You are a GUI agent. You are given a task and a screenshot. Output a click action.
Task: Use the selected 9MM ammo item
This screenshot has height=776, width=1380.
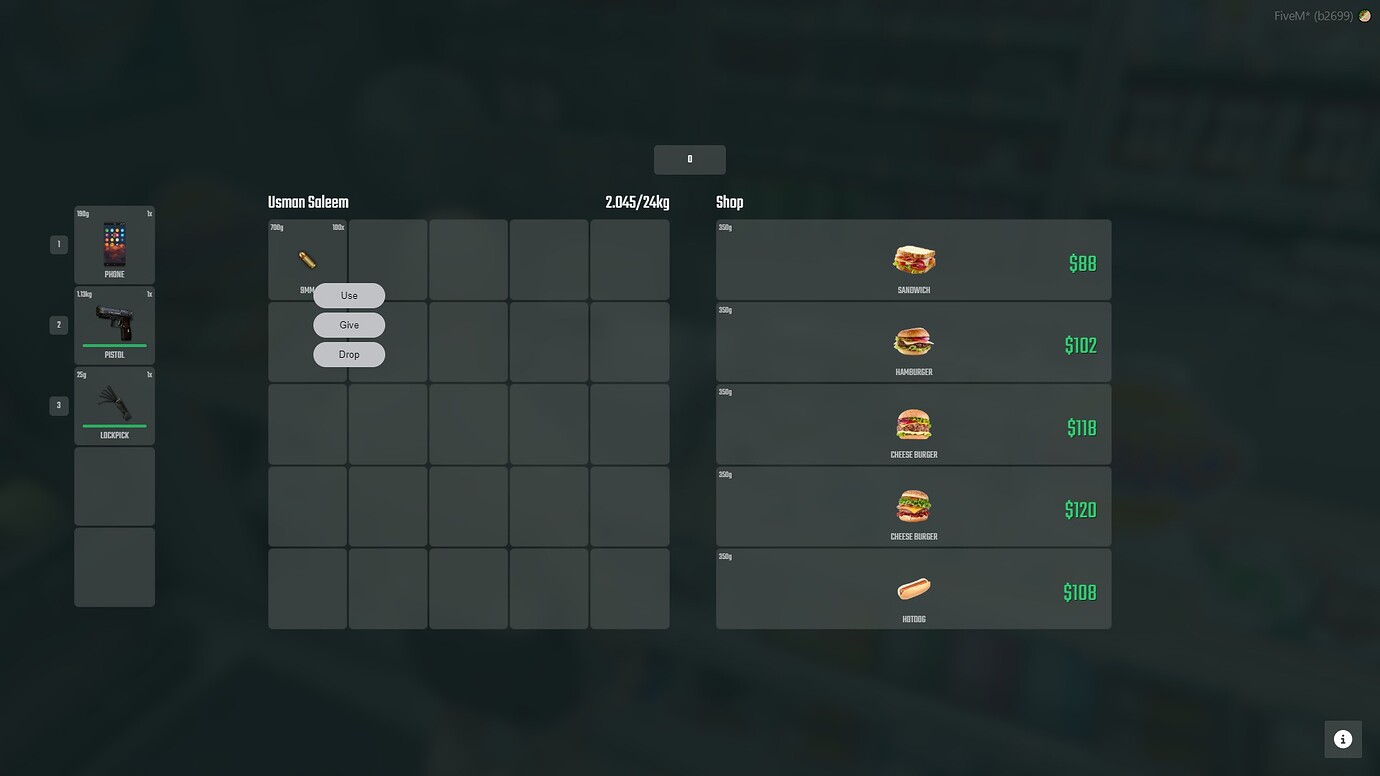tap(348, 294)
